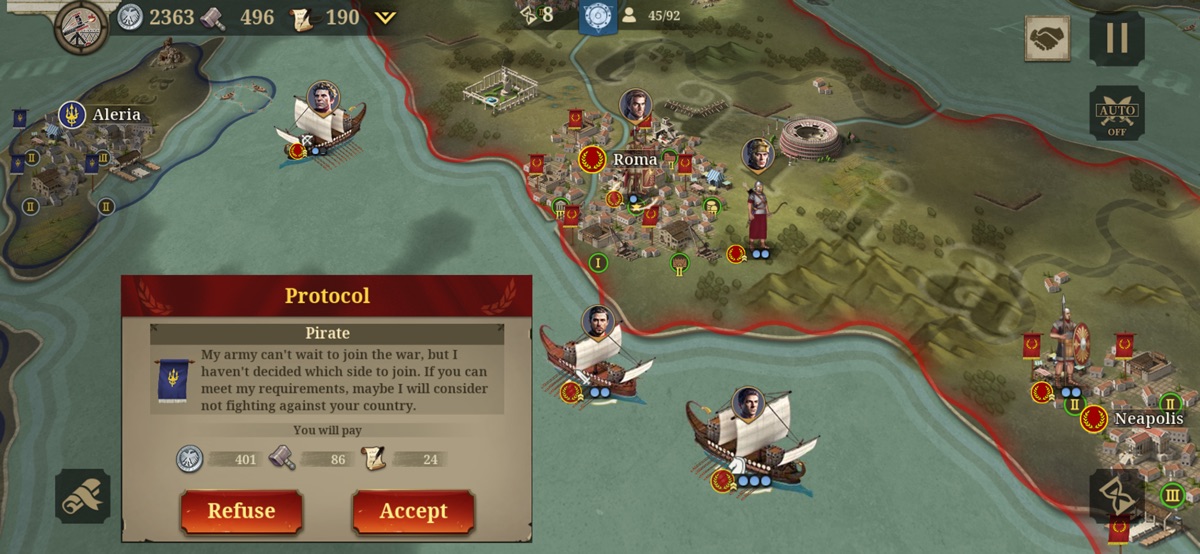Select the Aleria city label

tap(116, 115)
